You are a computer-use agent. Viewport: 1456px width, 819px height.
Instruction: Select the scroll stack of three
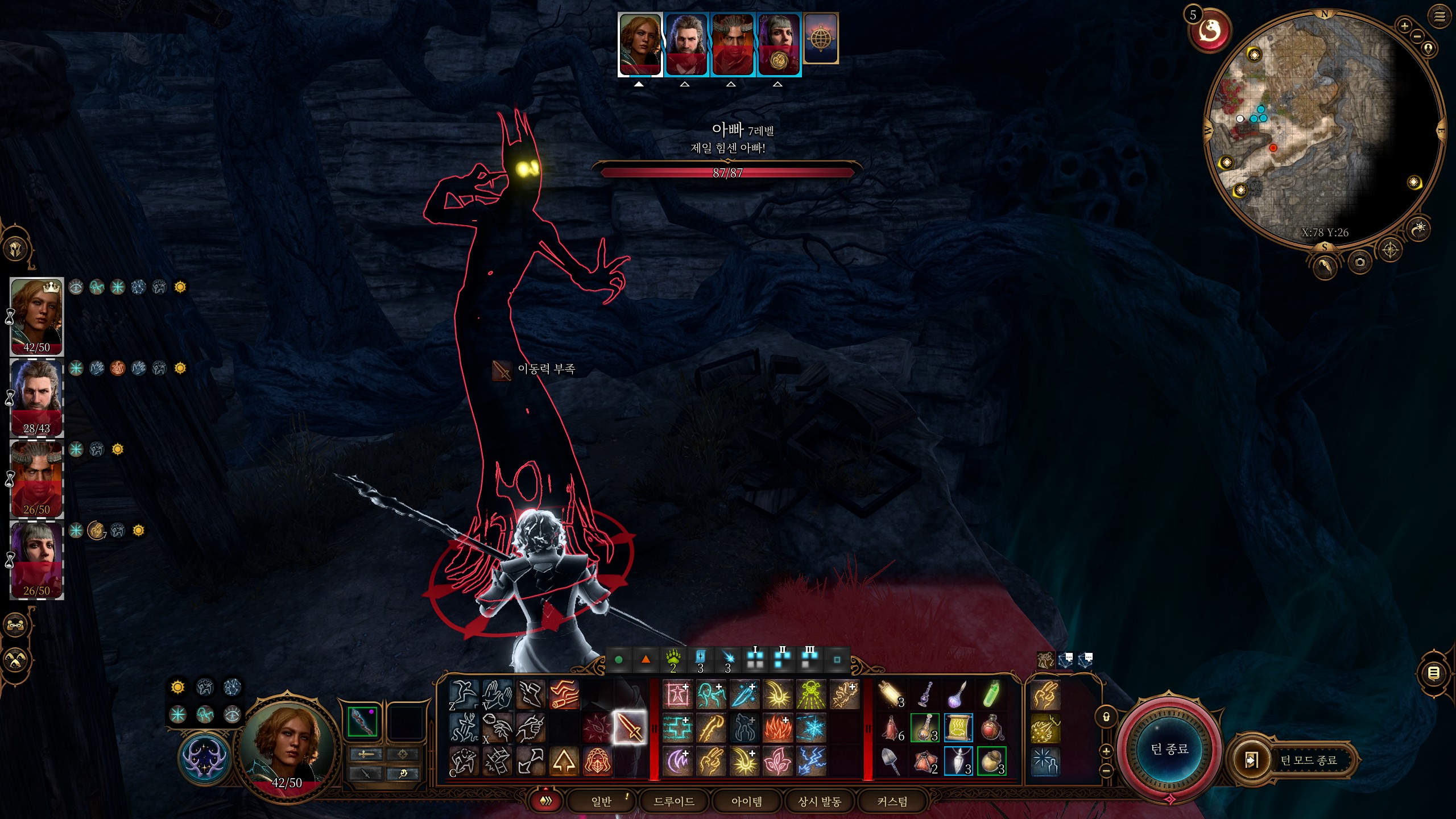pyautogui.click(x=891, y=694)
